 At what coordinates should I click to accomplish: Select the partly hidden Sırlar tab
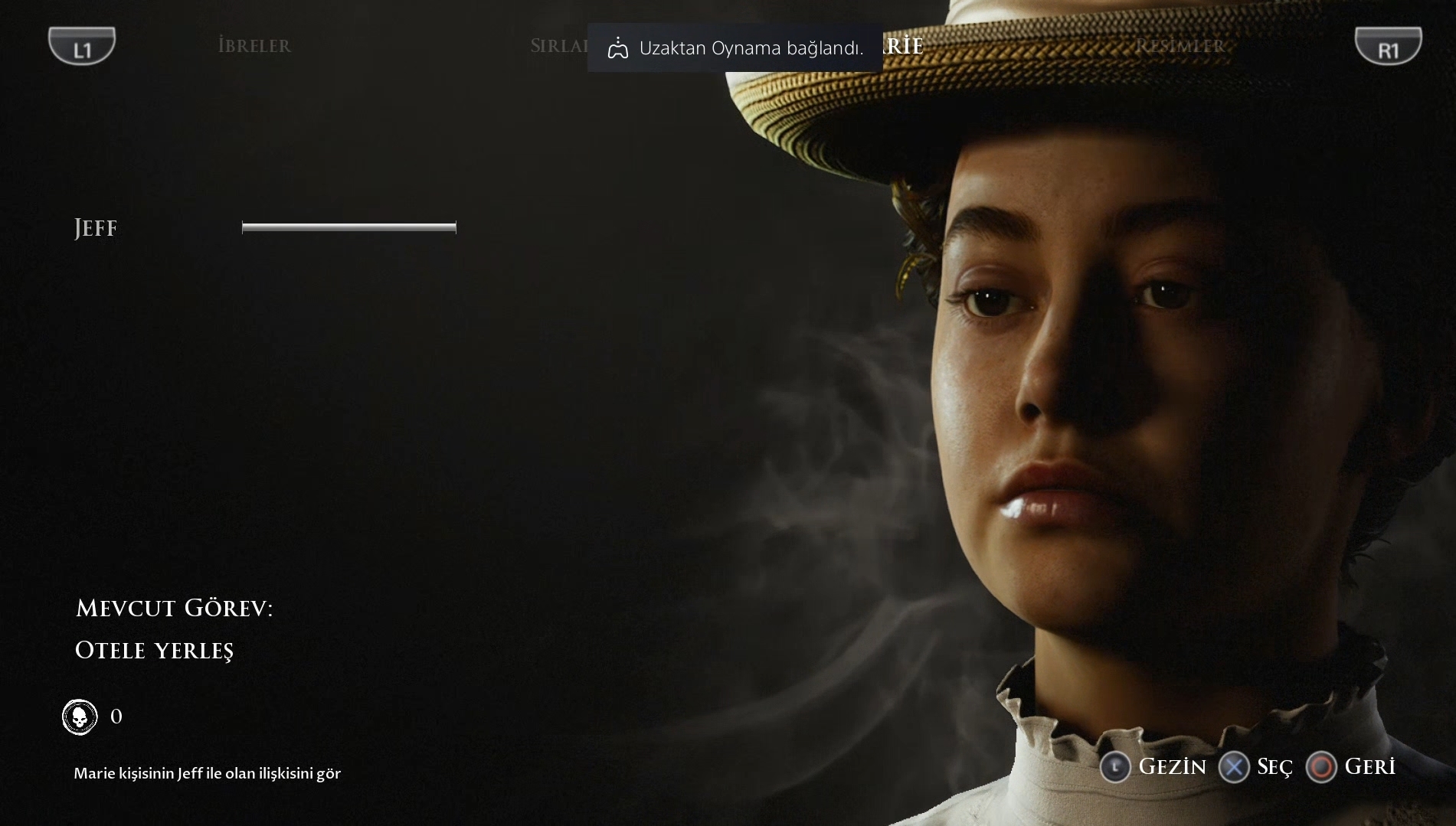[x=558, y=46]
